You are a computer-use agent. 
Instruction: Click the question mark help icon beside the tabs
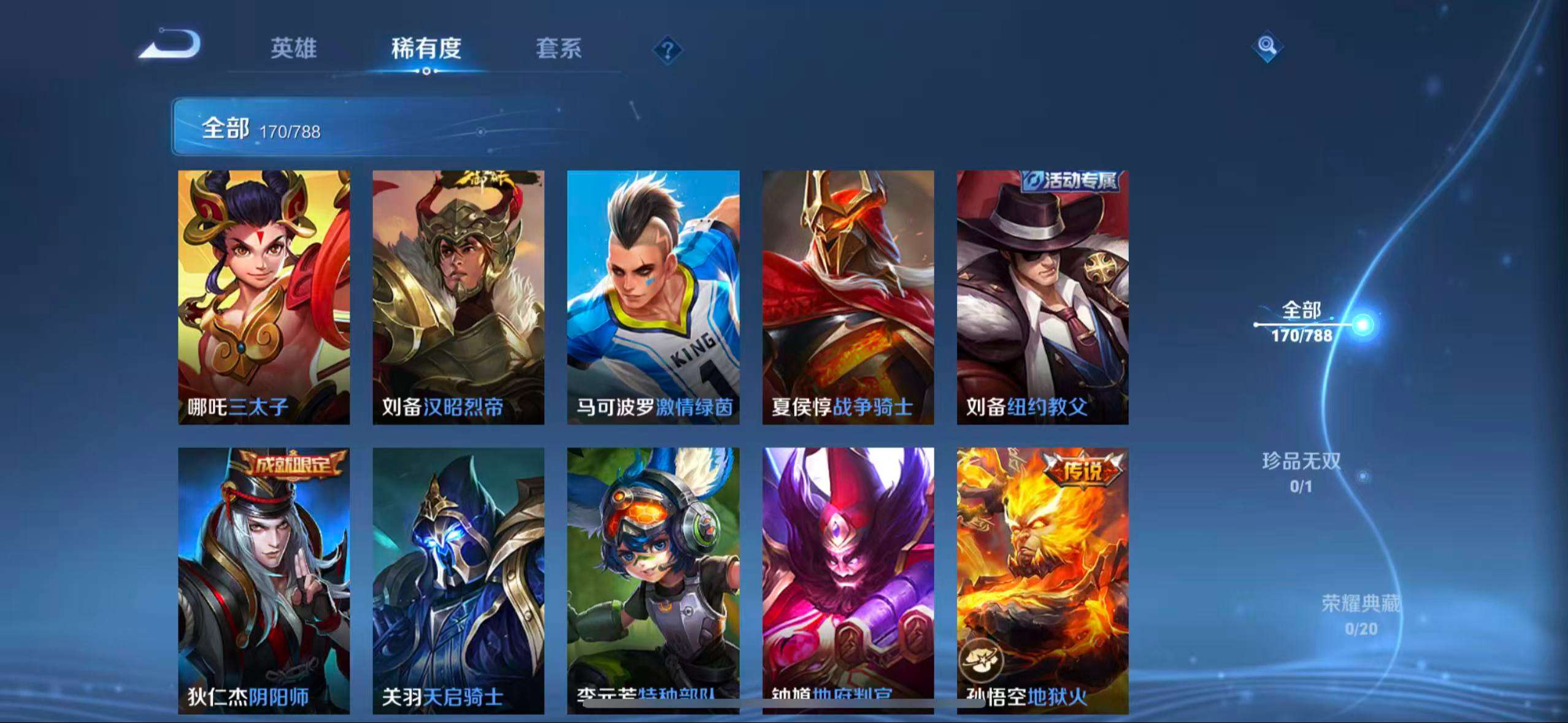point(668,52)
